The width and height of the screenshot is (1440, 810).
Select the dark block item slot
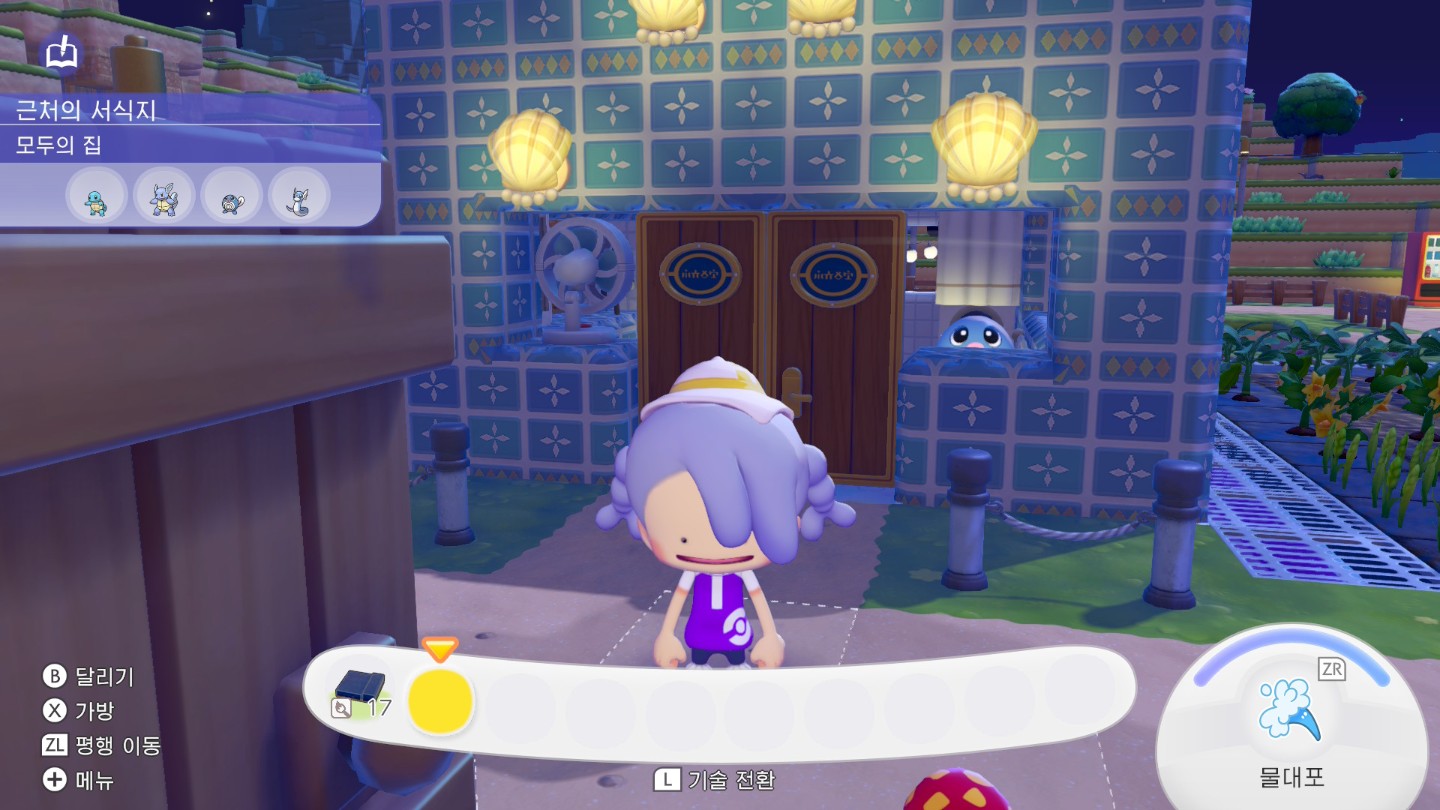360,688
